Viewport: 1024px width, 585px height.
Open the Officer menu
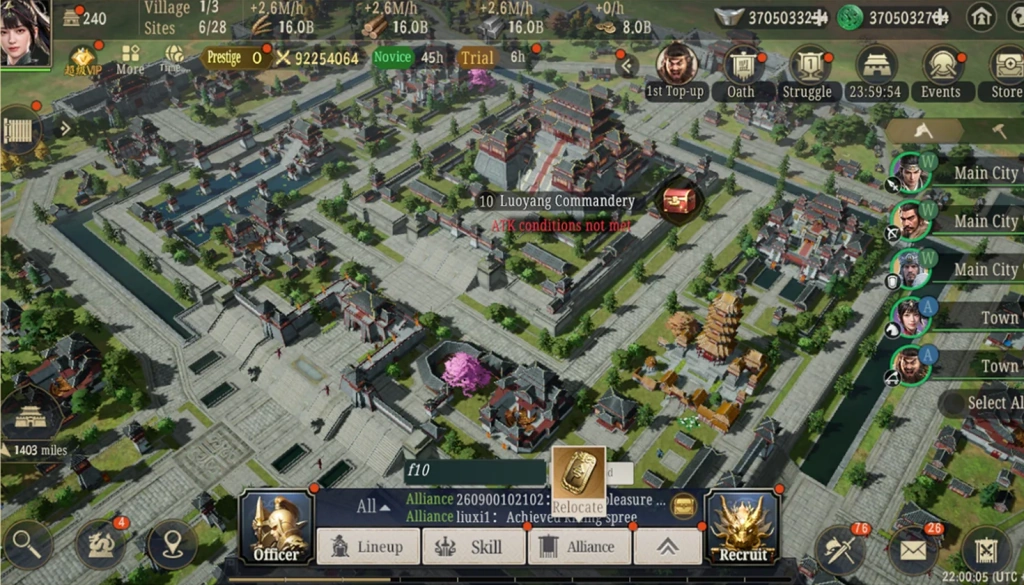tap(275, 526)
